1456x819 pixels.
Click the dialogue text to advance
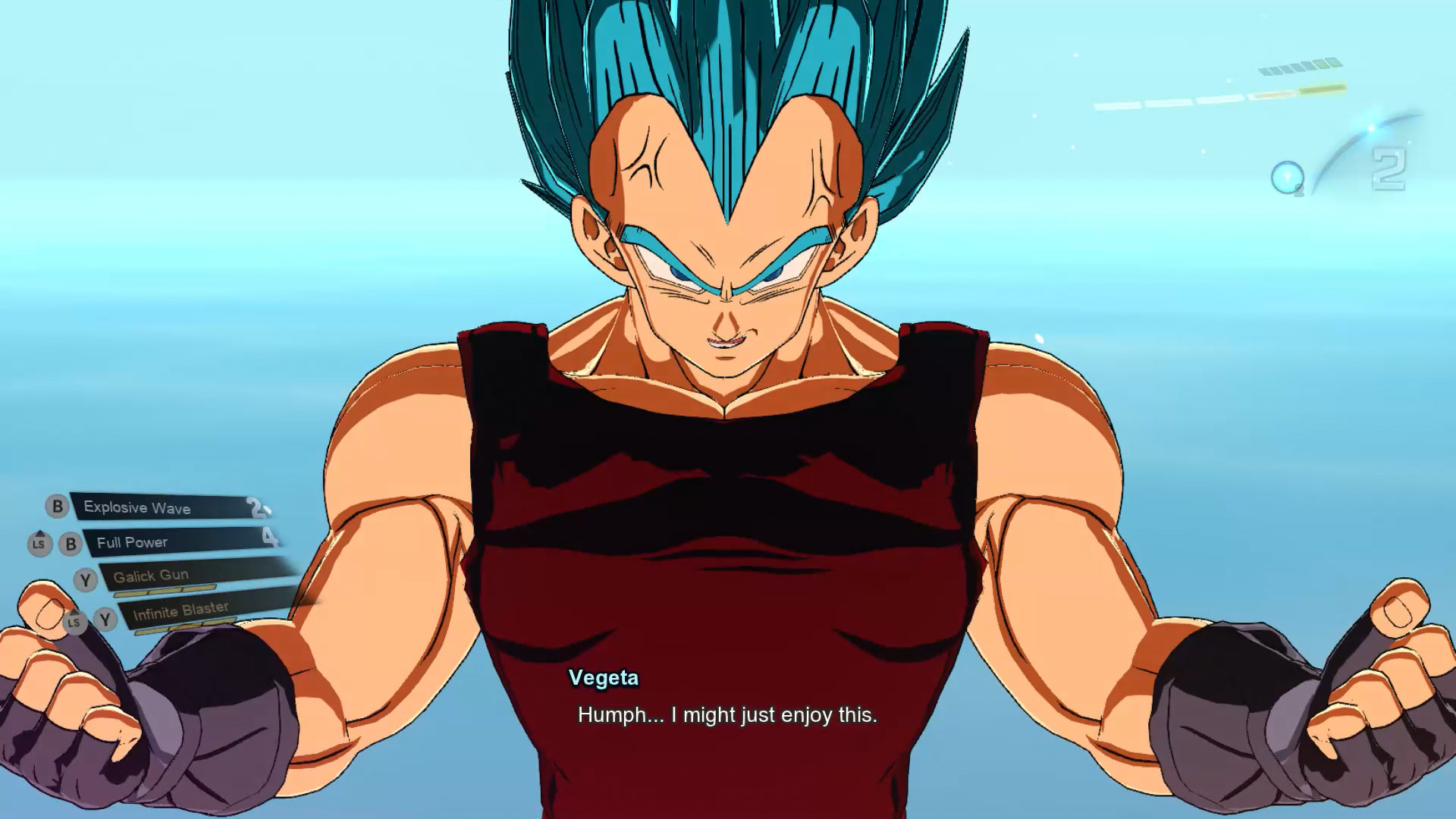(x=727, y=714)
